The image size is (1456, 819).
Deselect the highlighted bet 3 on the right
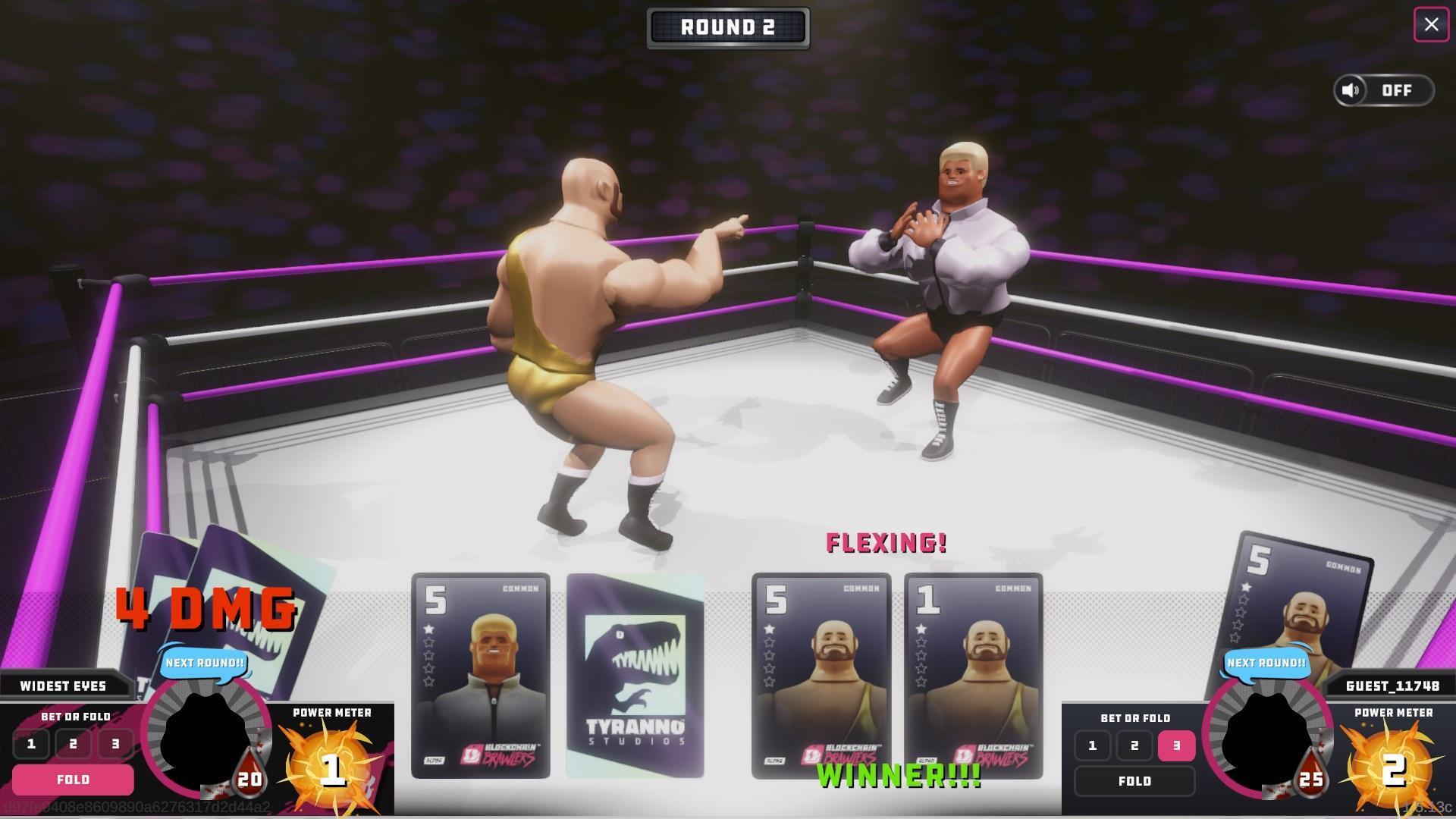[x=1175, y=745]
